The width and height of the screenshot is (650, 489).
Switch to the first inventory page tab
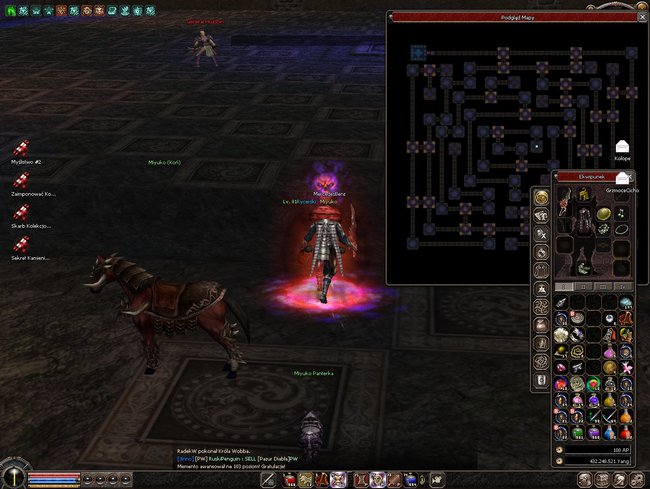(565, 286)
